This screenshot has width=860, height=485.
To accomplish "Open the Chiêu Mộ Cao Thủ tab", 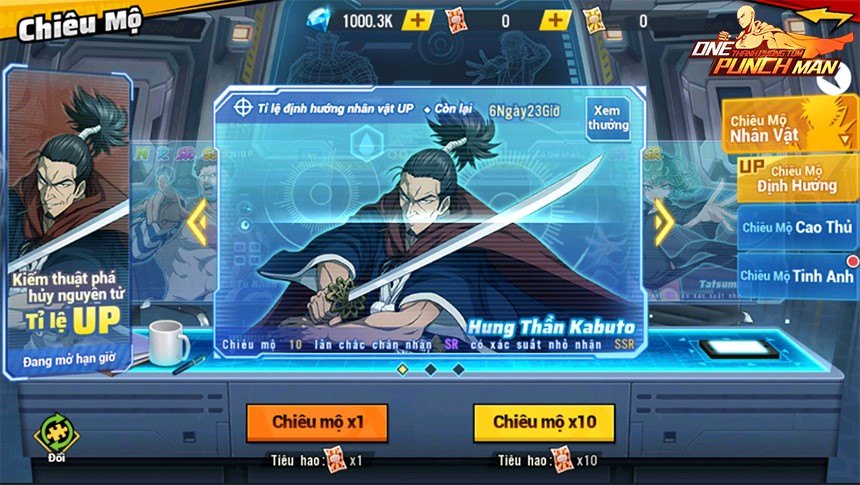I will click(796, 227).
